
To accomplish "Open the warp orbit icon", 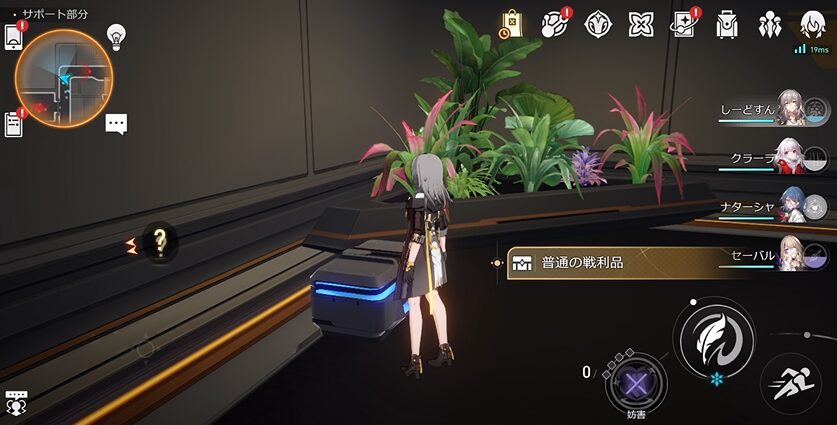I will pyautogui.click(x=553, y=24).
